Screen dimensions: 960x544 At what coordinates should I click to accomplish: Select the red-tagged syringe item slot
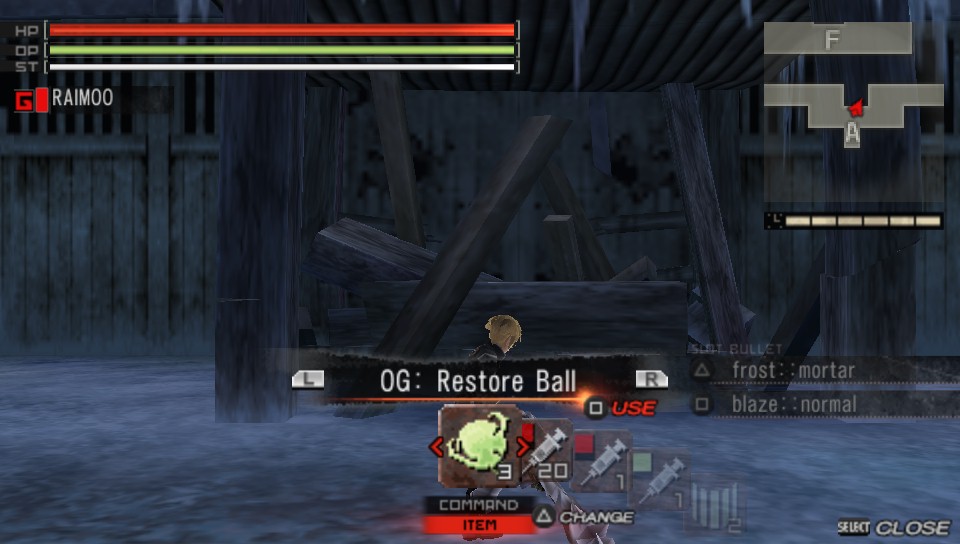click(x=601, y=462)
